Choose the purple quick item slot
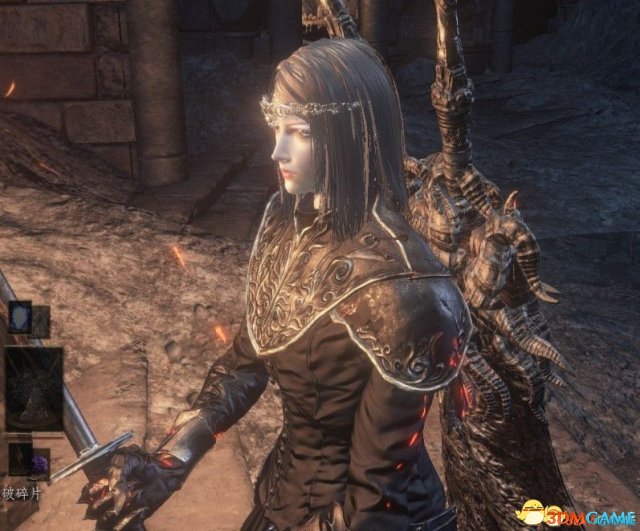The height and width of the screenshot is (531, 640). (x=39, y=457)
